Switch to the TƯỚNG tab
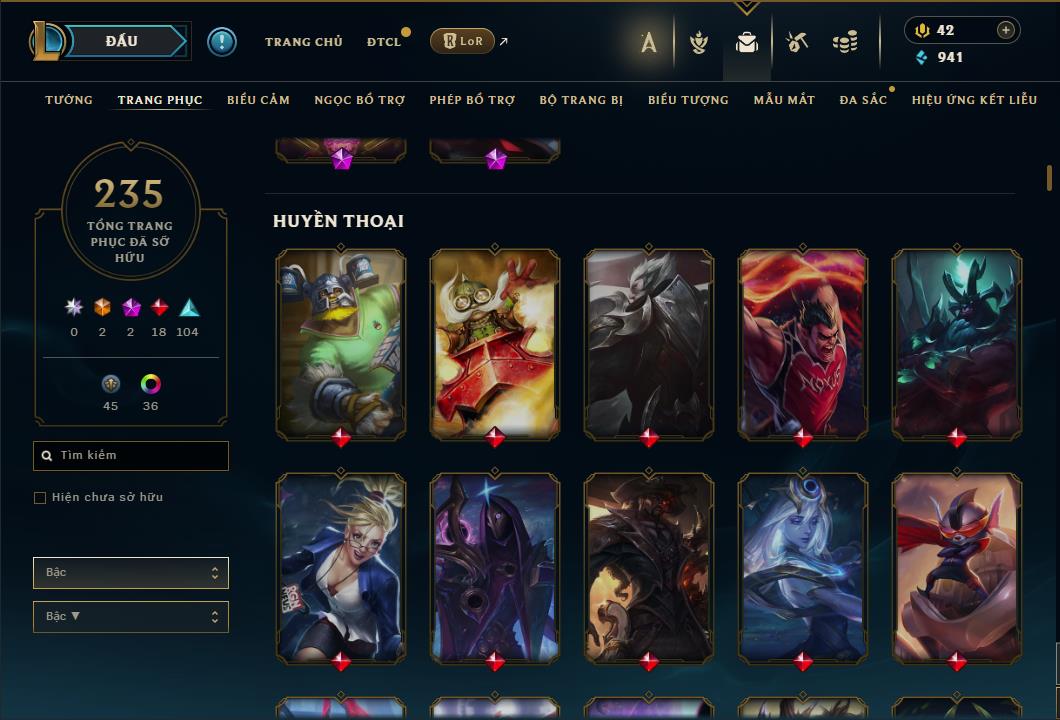The width and height of the screenshot is (1060, 720). click(x=69, y=100)
